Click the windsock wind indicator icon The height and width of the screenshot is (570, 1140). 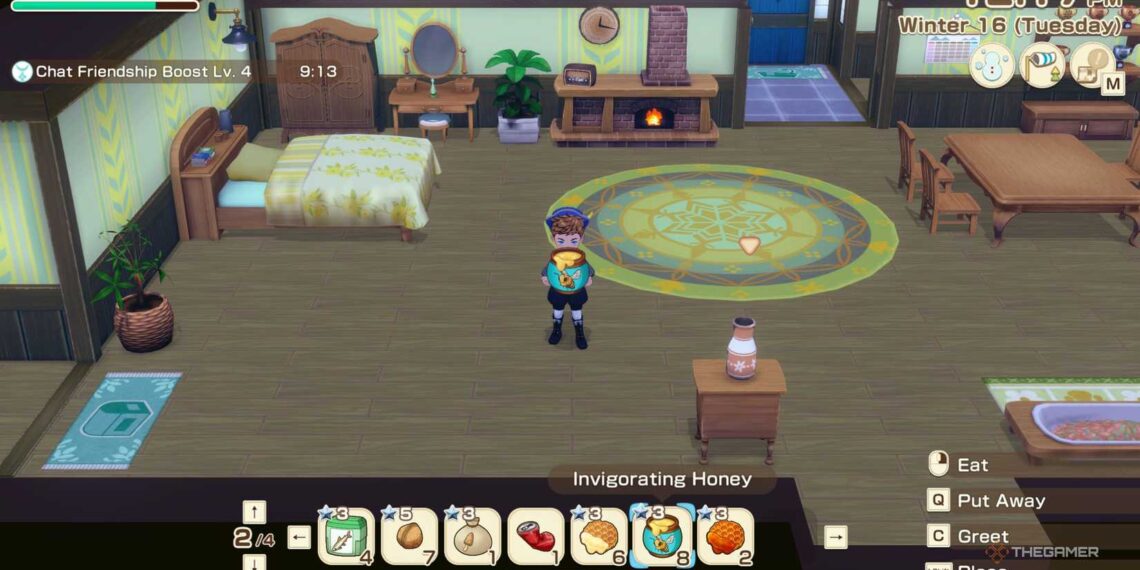point(1042,66)
